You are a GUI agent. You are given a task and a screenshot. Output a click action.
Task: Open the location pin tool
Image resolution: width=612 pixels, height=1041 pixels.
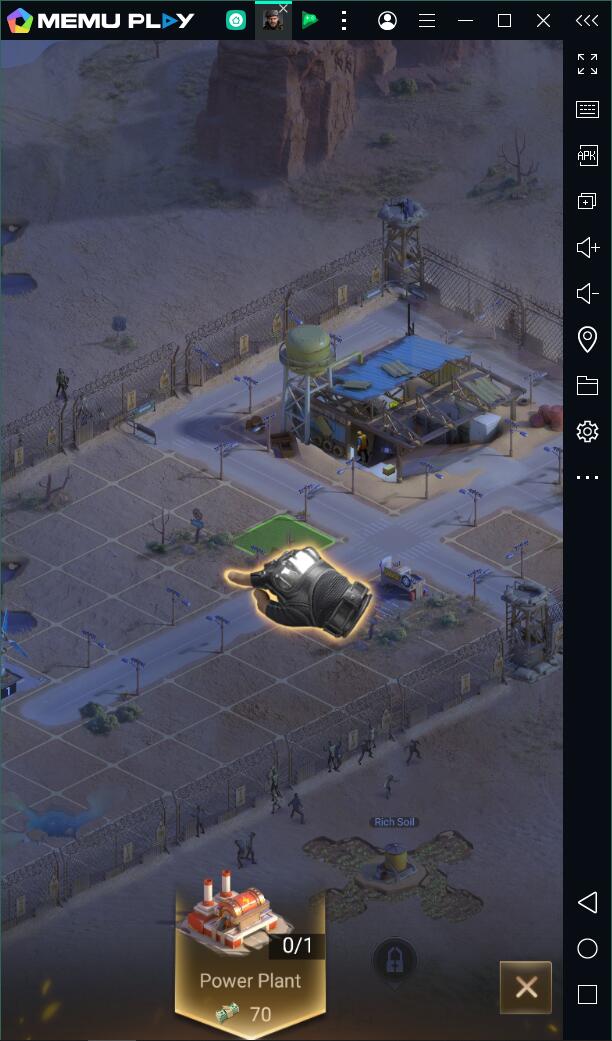(587, 339)
